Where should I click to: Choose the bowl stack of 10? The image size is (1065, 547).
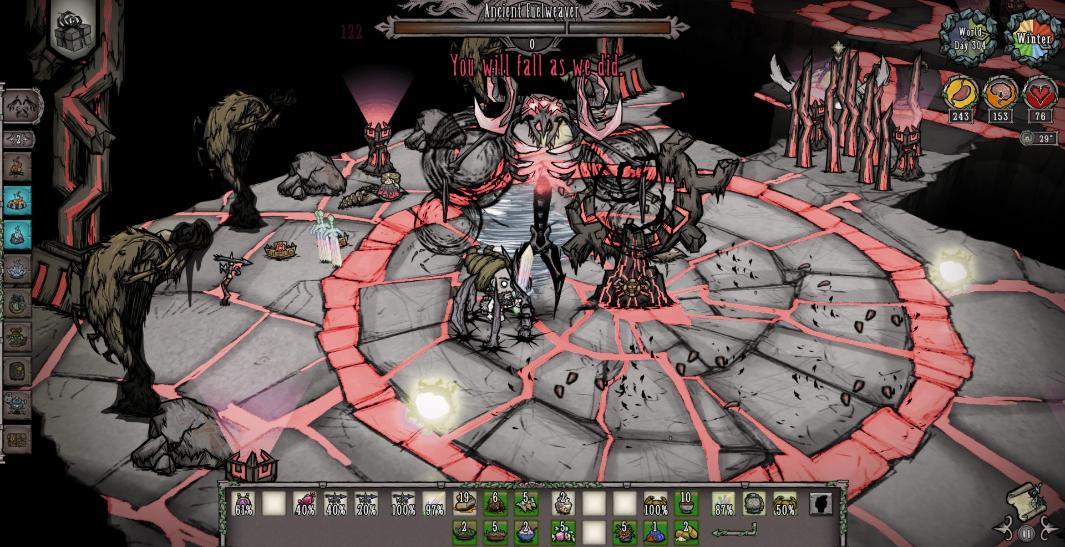tap(686, 503)
